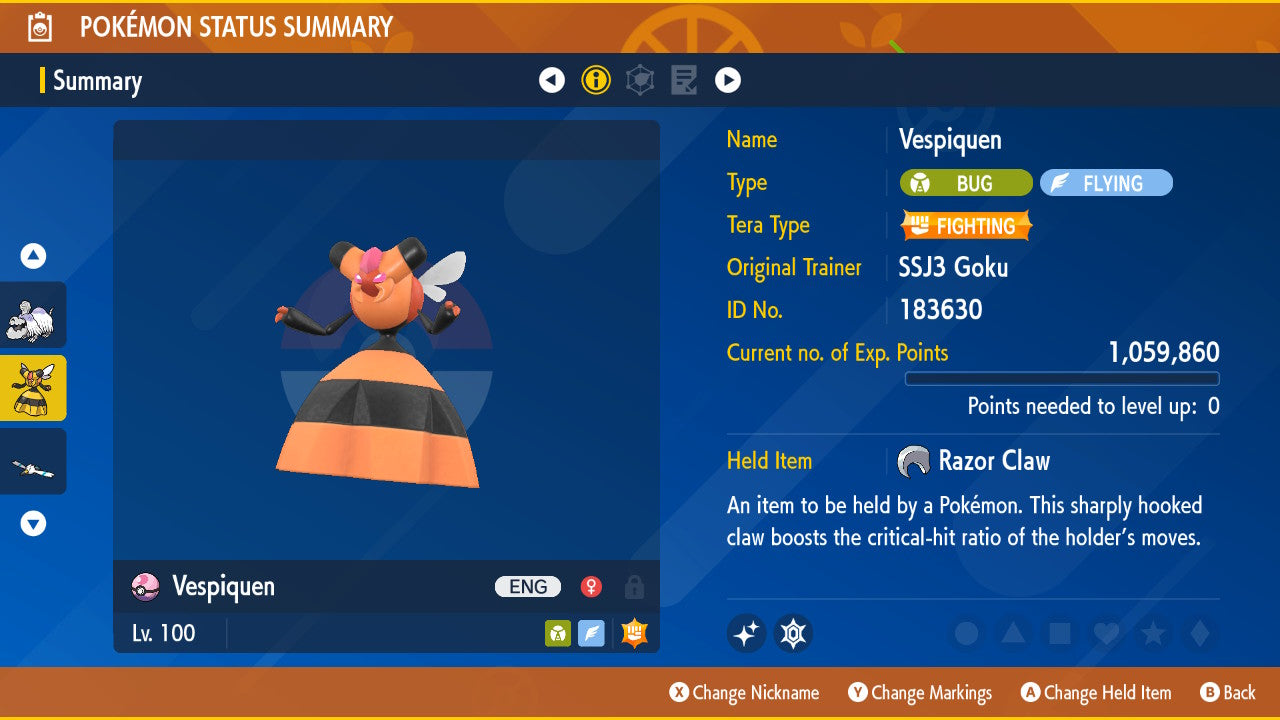This screenshot has height=720, width=1280.
Task: Select the Vespiquen party slot
Action: [x=33, y=388]
